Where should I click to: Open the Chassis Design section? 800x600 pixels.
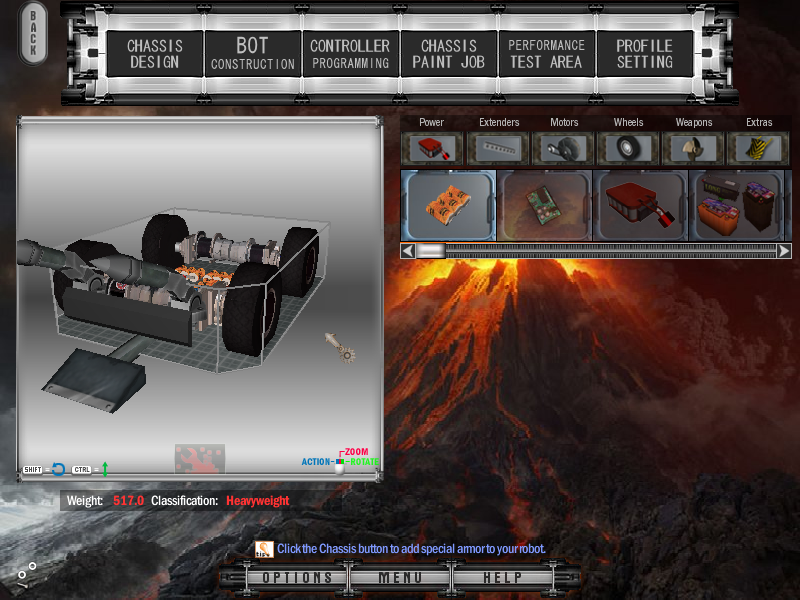pos(153,54)
